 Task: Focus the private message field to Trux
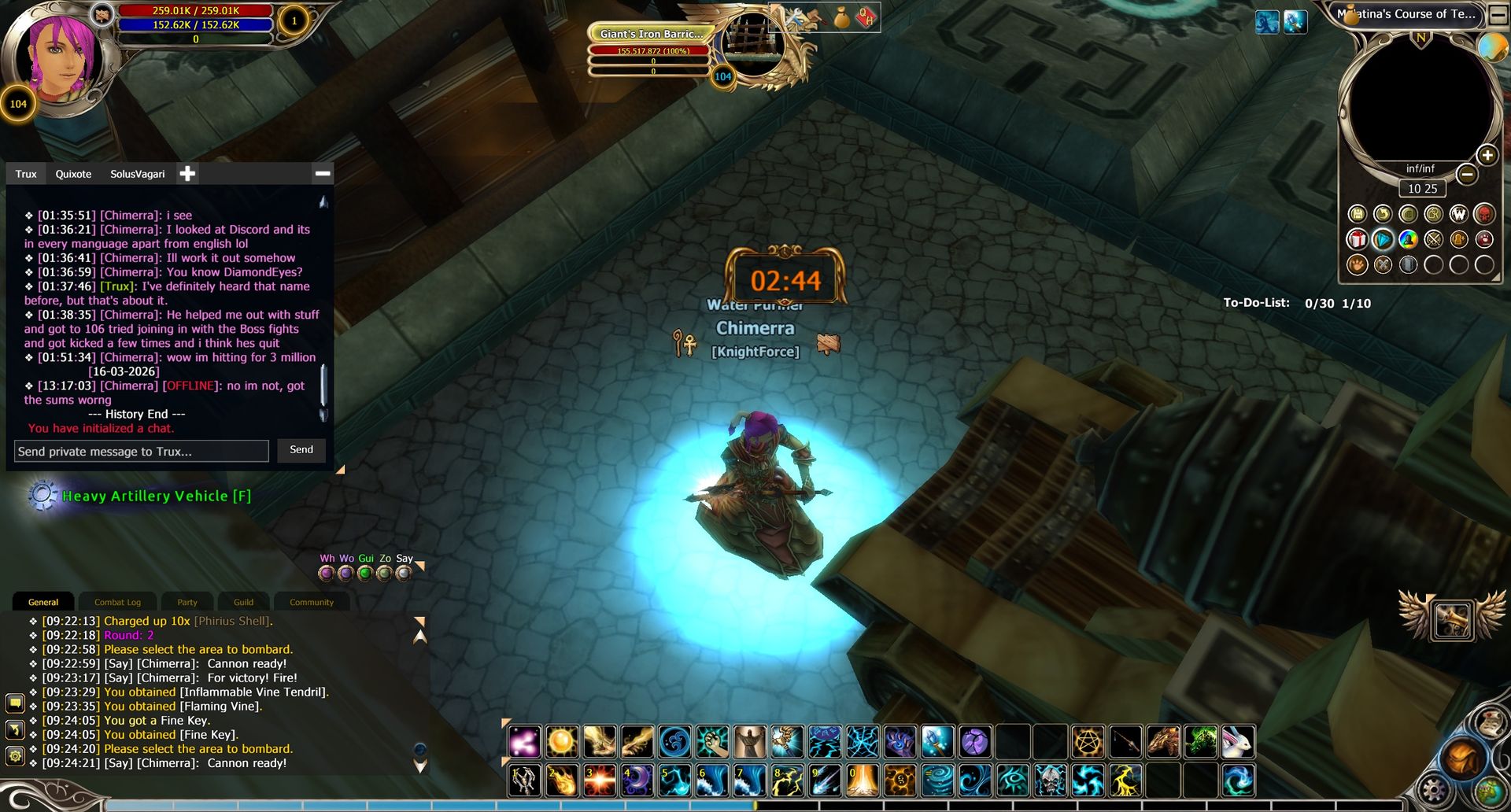[142, 452]
